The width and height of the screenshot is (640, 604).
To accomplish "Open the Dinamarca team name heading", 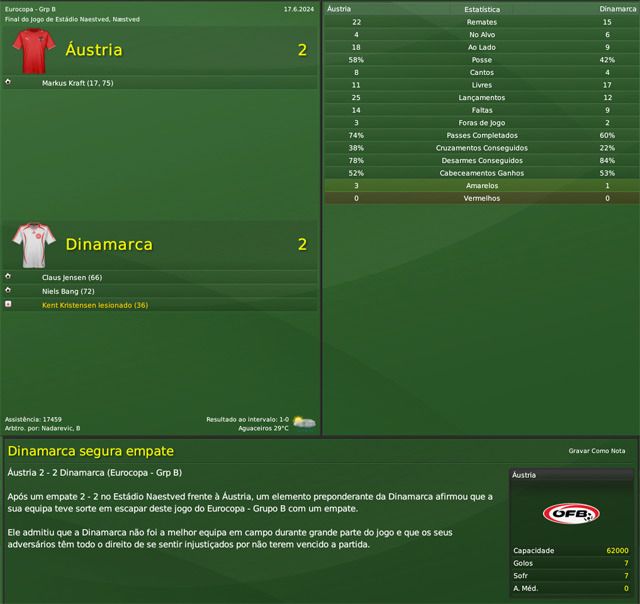I will [108, 244].
